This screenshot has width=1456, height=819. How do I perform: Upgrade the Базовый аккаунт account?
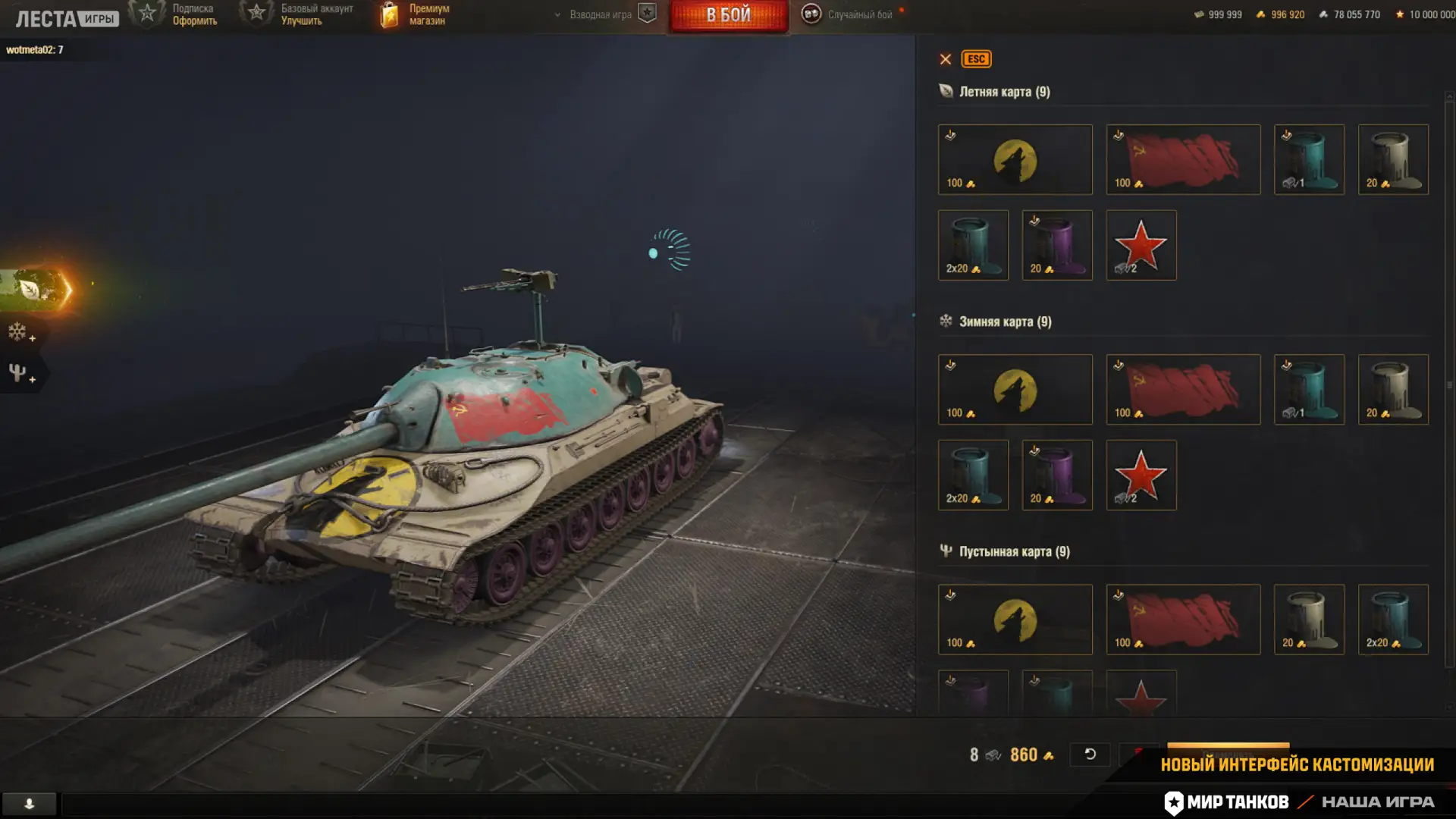click(299, 14)
